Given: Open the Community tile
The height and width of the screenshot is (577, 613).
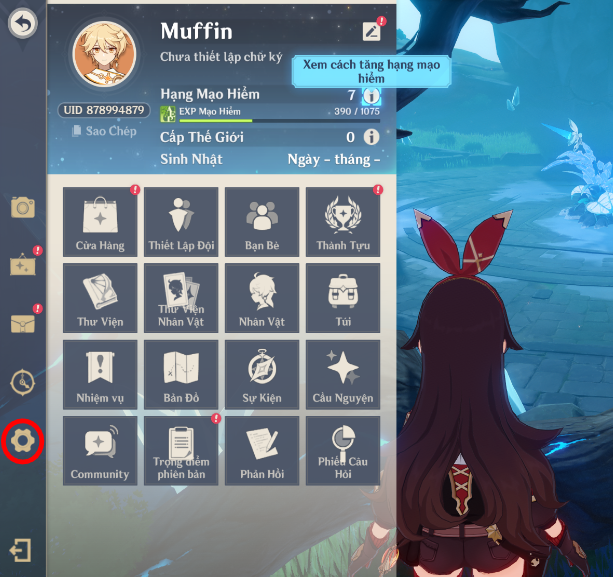Looking at the screenshot, I should coord(100,450).
